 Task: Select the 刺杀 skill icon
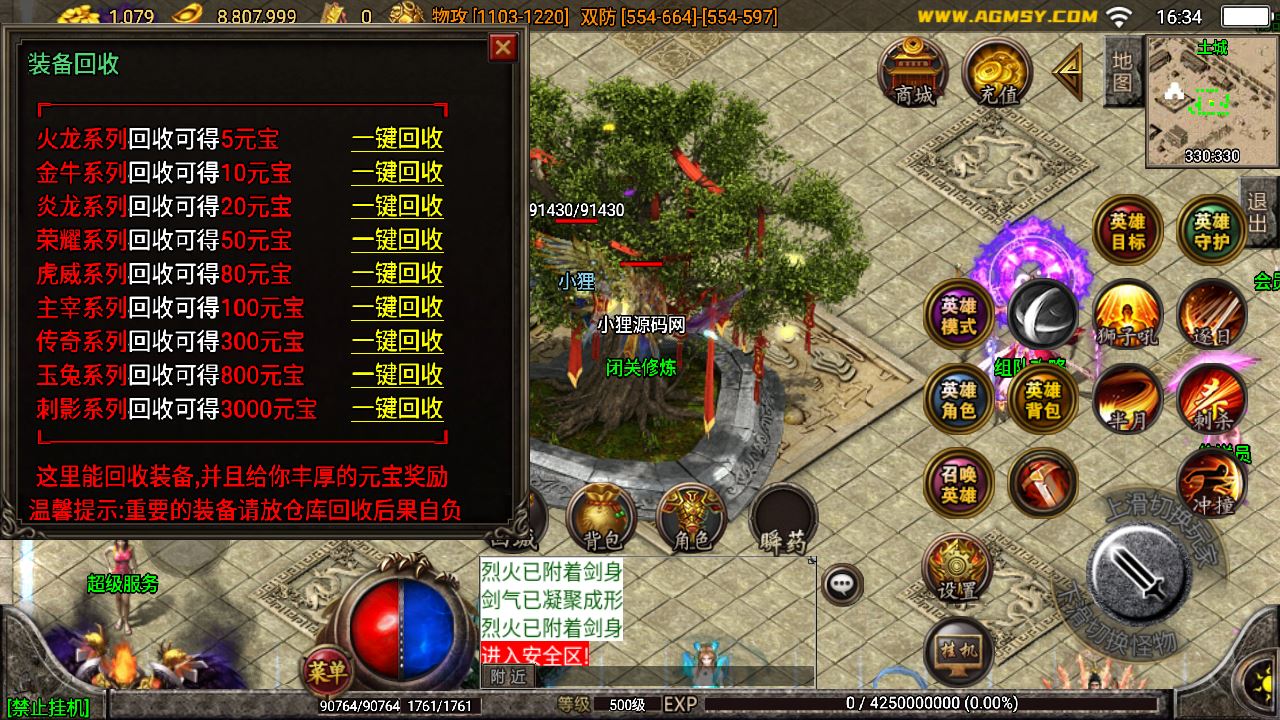click(x=1212, y=398)
